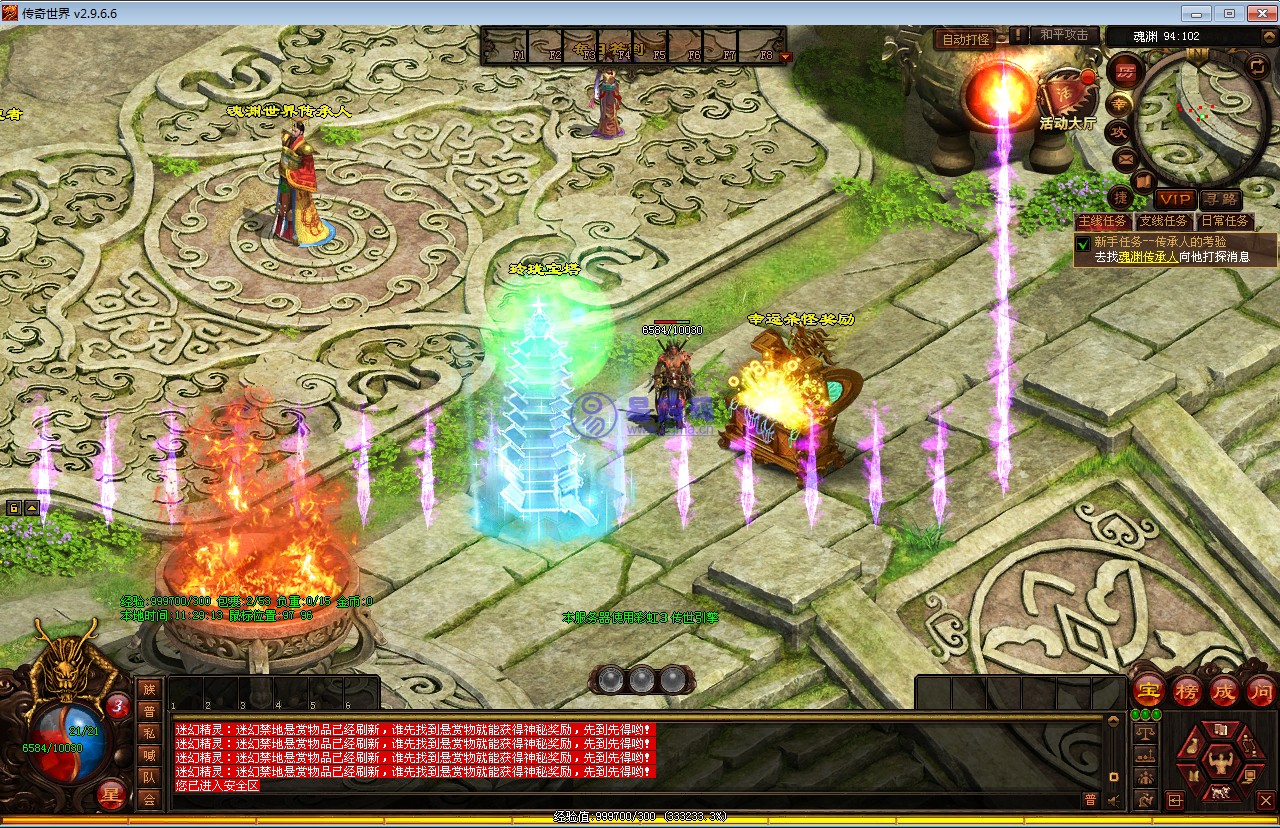Open the 成 achievement round button
Viewport: 1280px width, 828px height.
[1224, 690]
